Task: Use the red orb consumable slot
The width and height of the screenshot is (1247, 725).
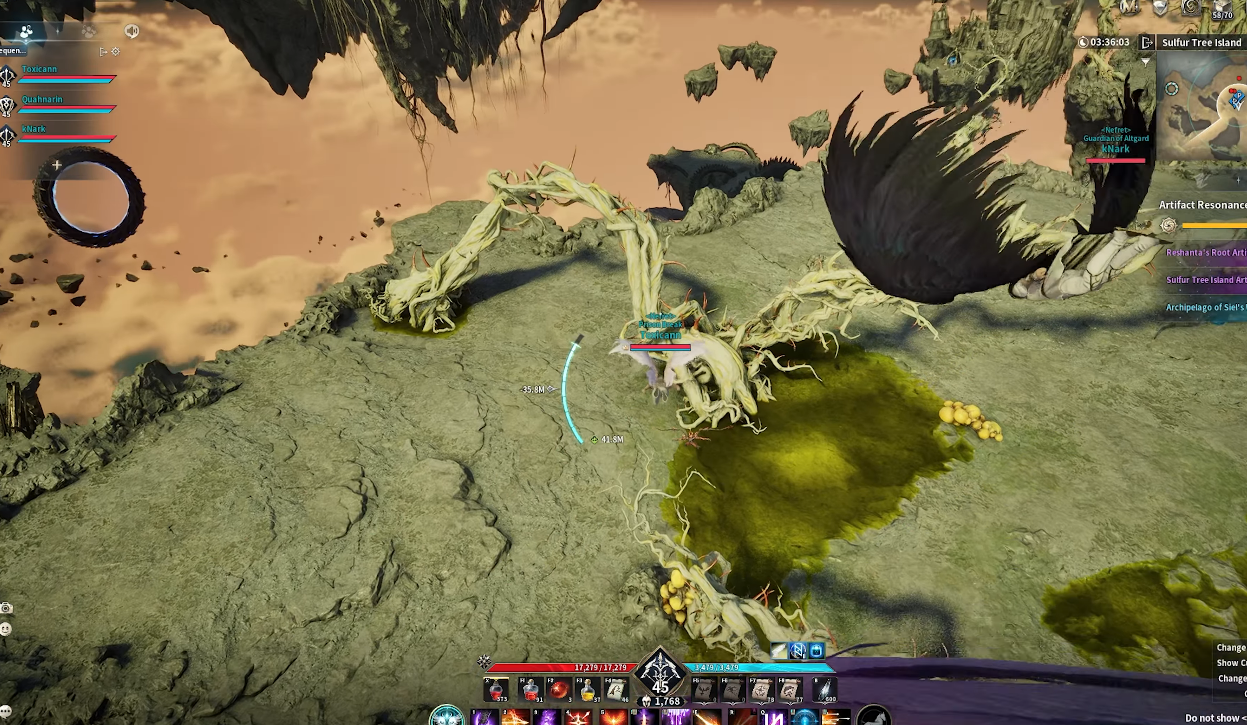Action: click(x=559, y=689)
